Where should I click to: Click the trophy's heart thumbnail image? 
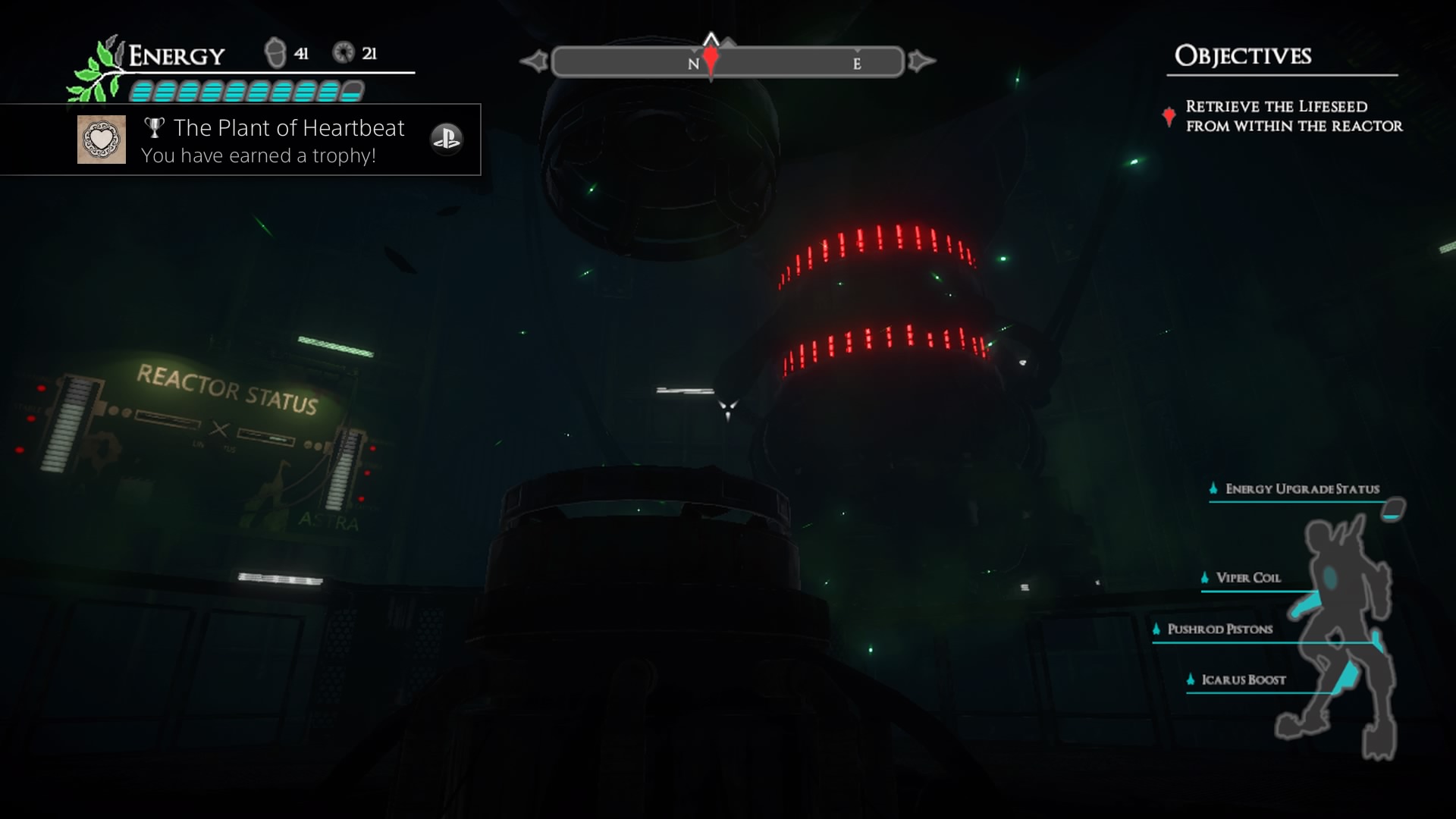(x=102, y=140)
